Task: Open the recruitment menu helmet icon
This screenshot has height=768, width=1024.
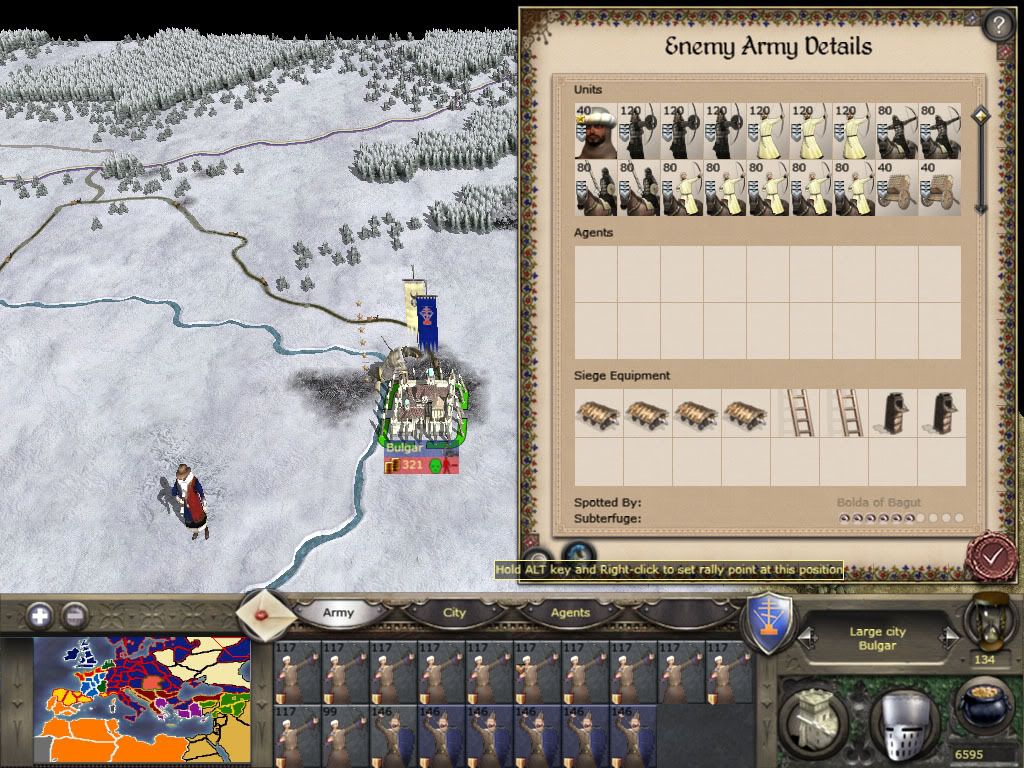Action: coord(901,717)
